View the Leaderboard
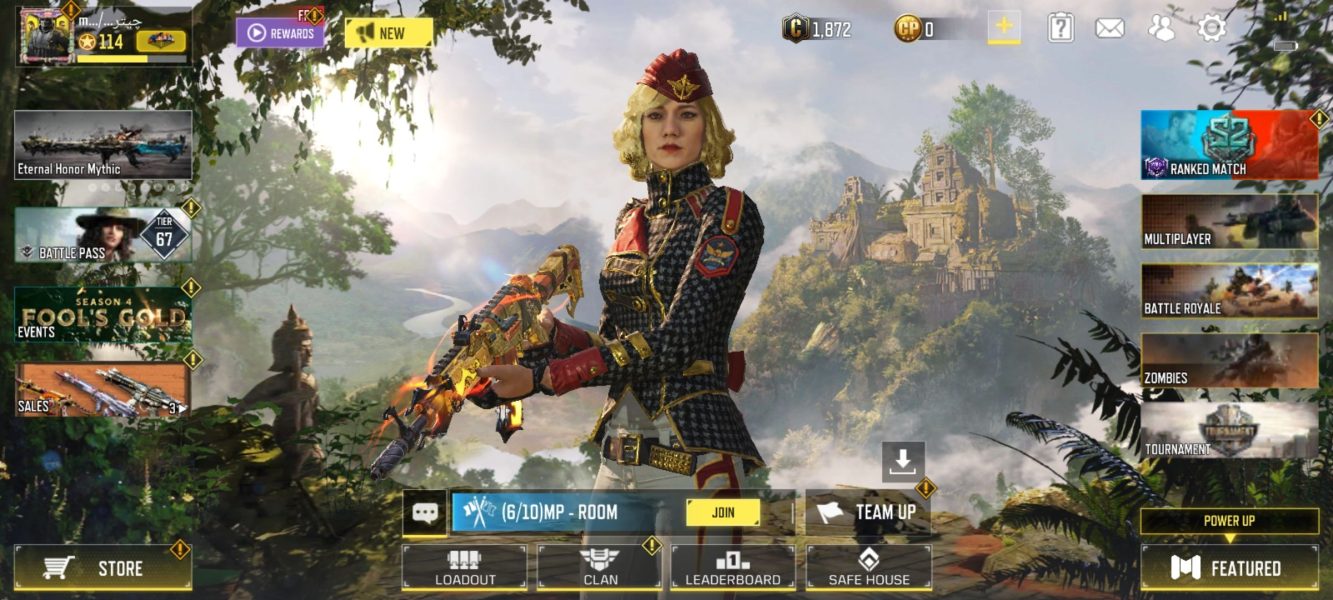Viewport: 1333px width, 600px height. click(733, 567)
